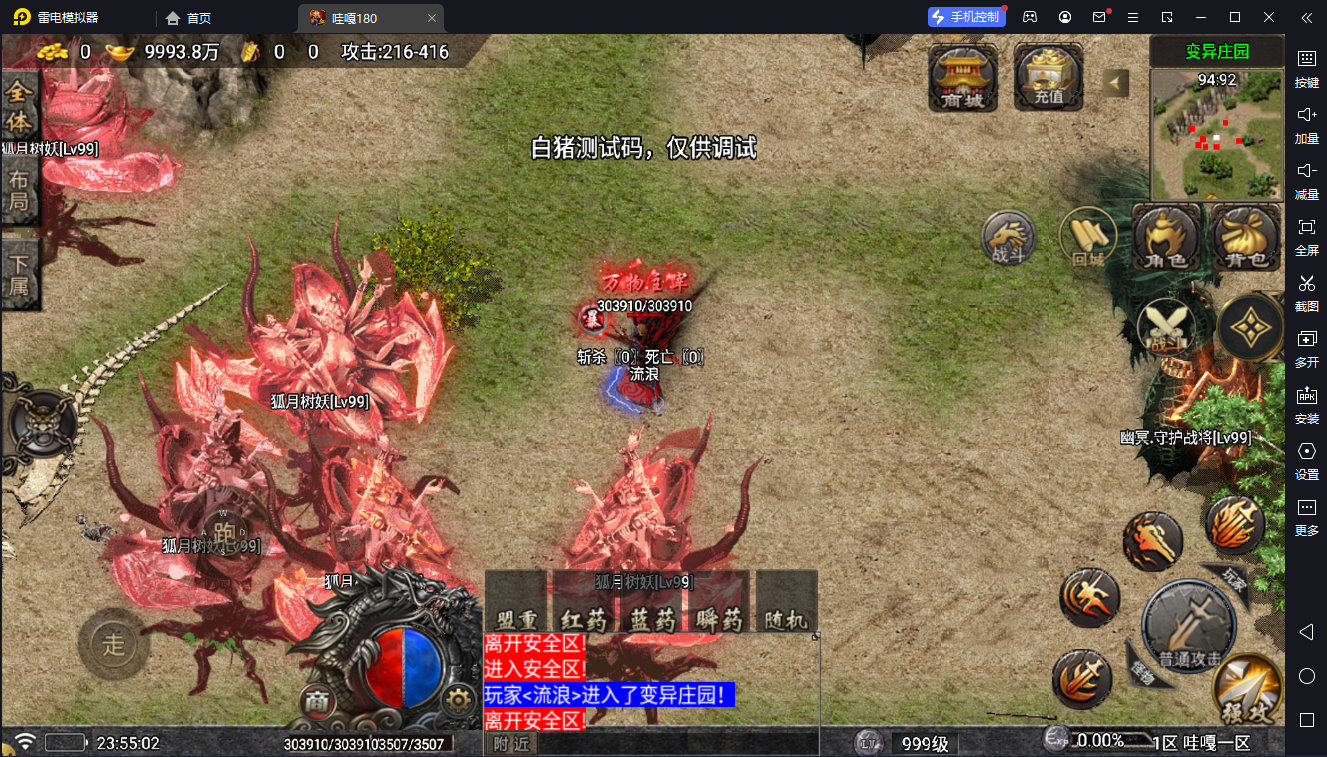Open the 商城 shop

963,76
